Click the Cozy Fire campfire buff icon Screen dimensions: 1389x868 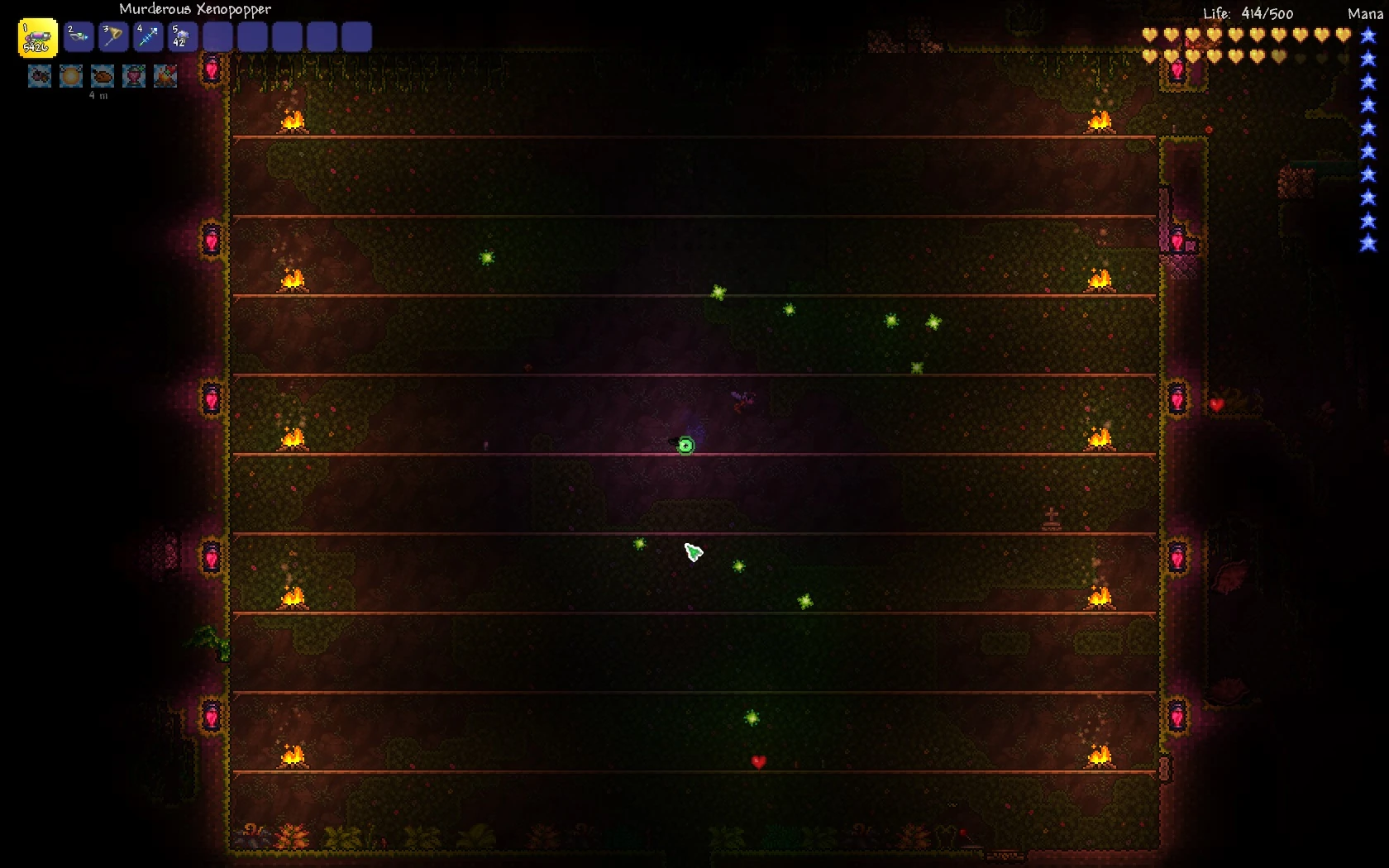point(165,76)
